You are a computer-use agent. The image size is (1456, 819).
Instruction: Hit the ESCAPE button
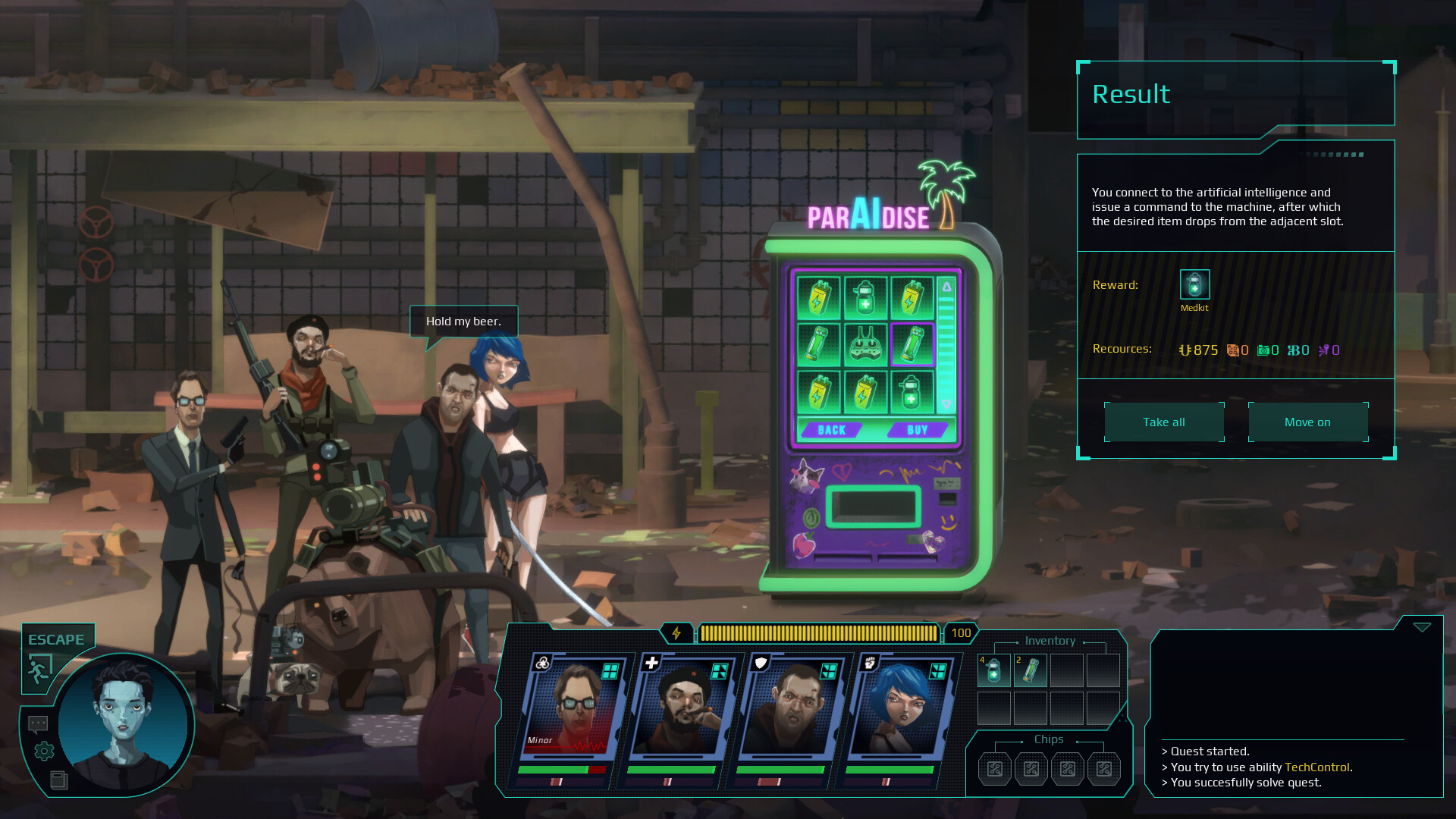(56, 639)
